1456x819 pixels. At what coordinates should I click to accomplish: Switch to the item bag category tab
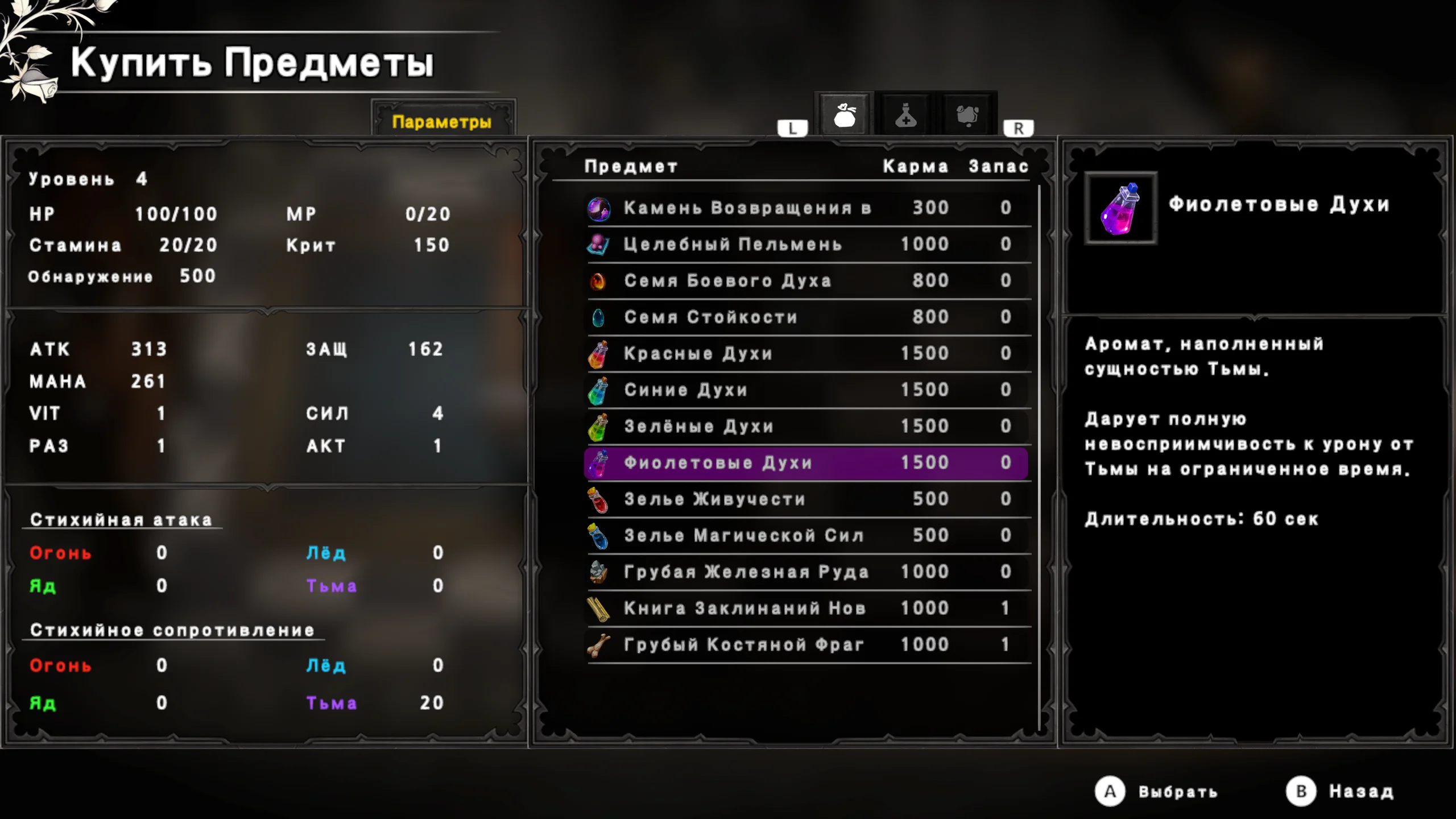pyautogui.click(x=845, y=115)
